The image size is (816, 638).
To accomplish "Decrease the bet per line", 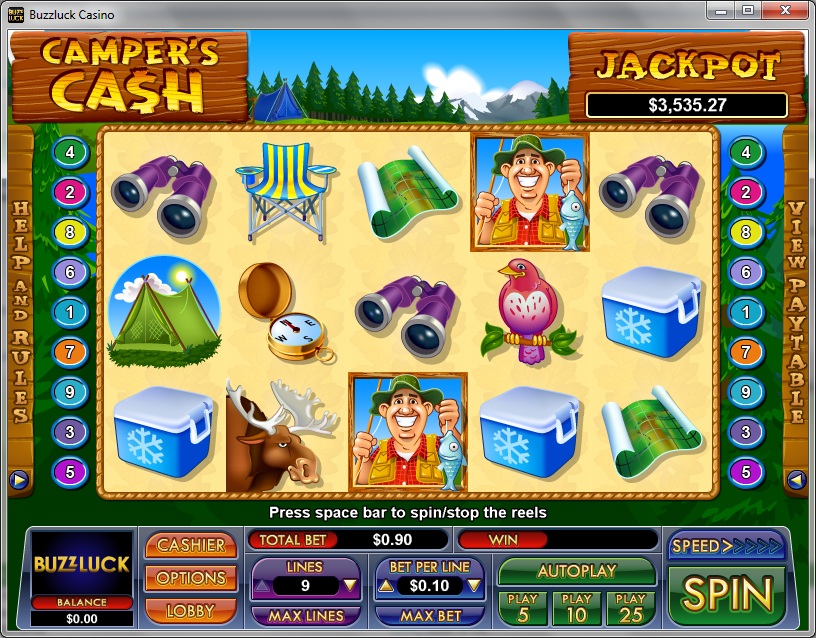I will pyautogui.click(x=475, y=586).
